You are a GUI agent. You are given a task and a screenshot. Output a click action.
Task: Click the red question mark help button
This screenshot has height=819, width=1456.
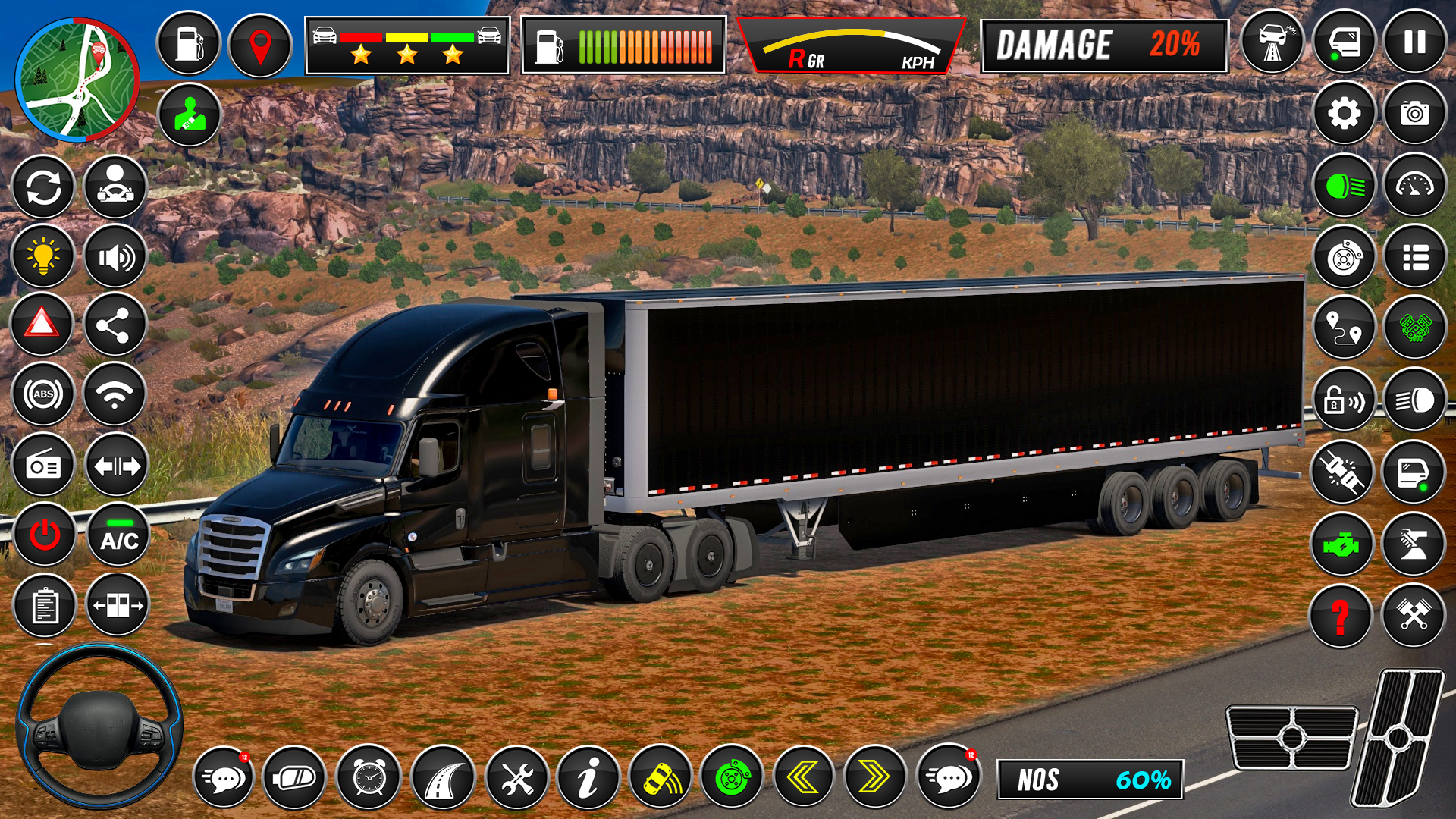1341,617
